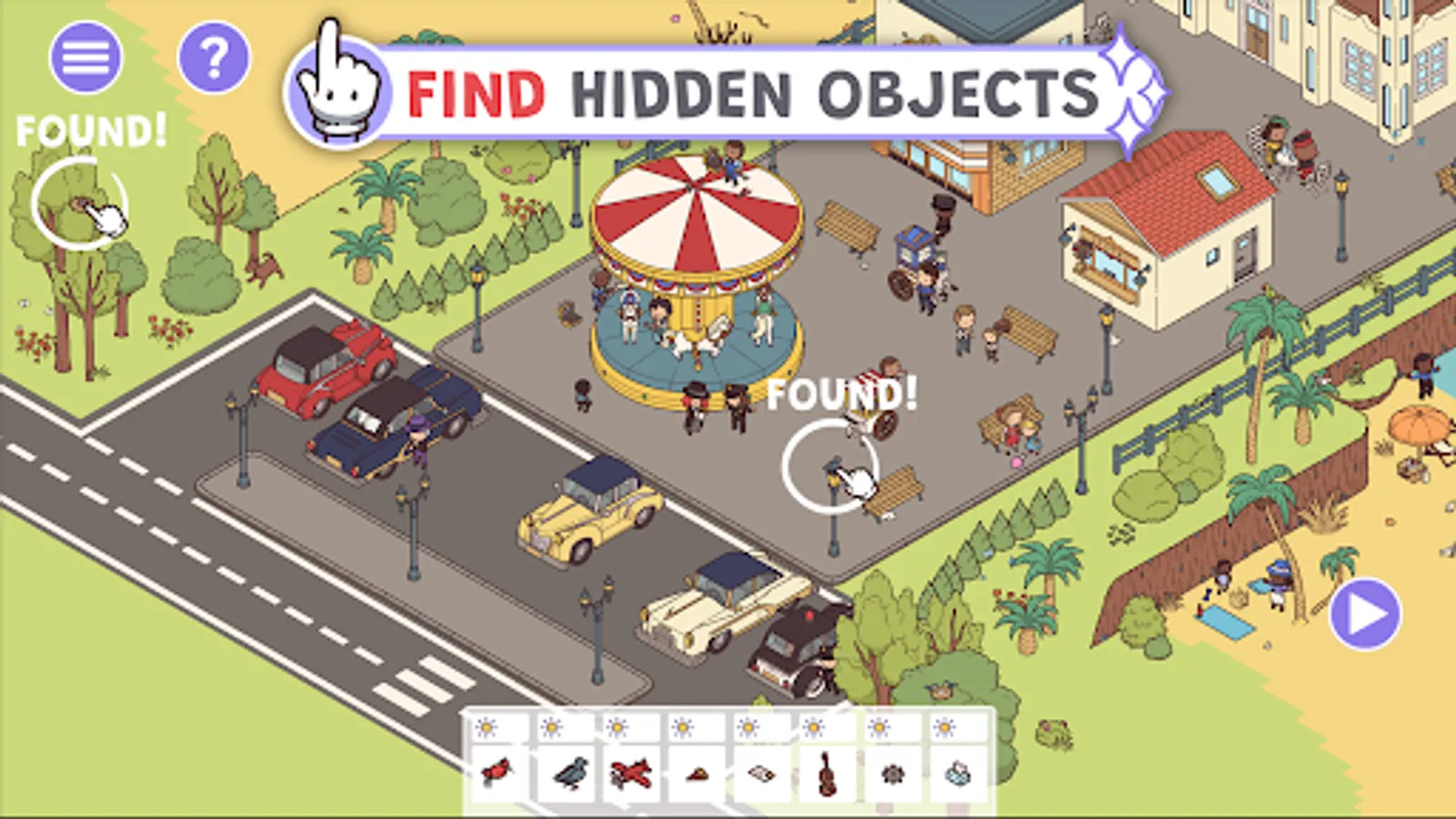Open the question mark help
Viewport: 1456px width, 819px height.
coord(215,58)
